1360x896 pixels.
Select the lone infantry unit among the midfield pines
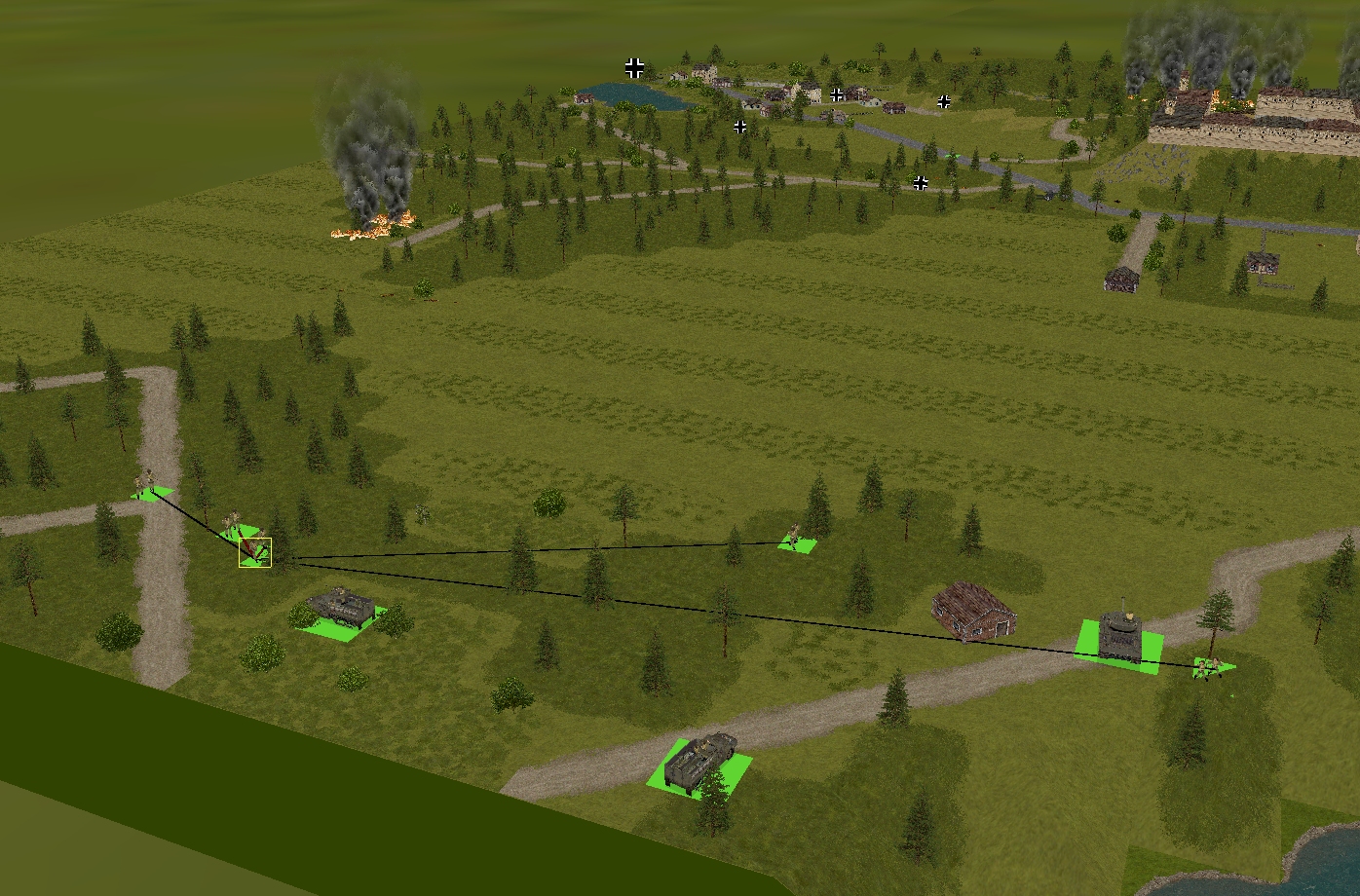pyautogui.click(x=795, y=538)
